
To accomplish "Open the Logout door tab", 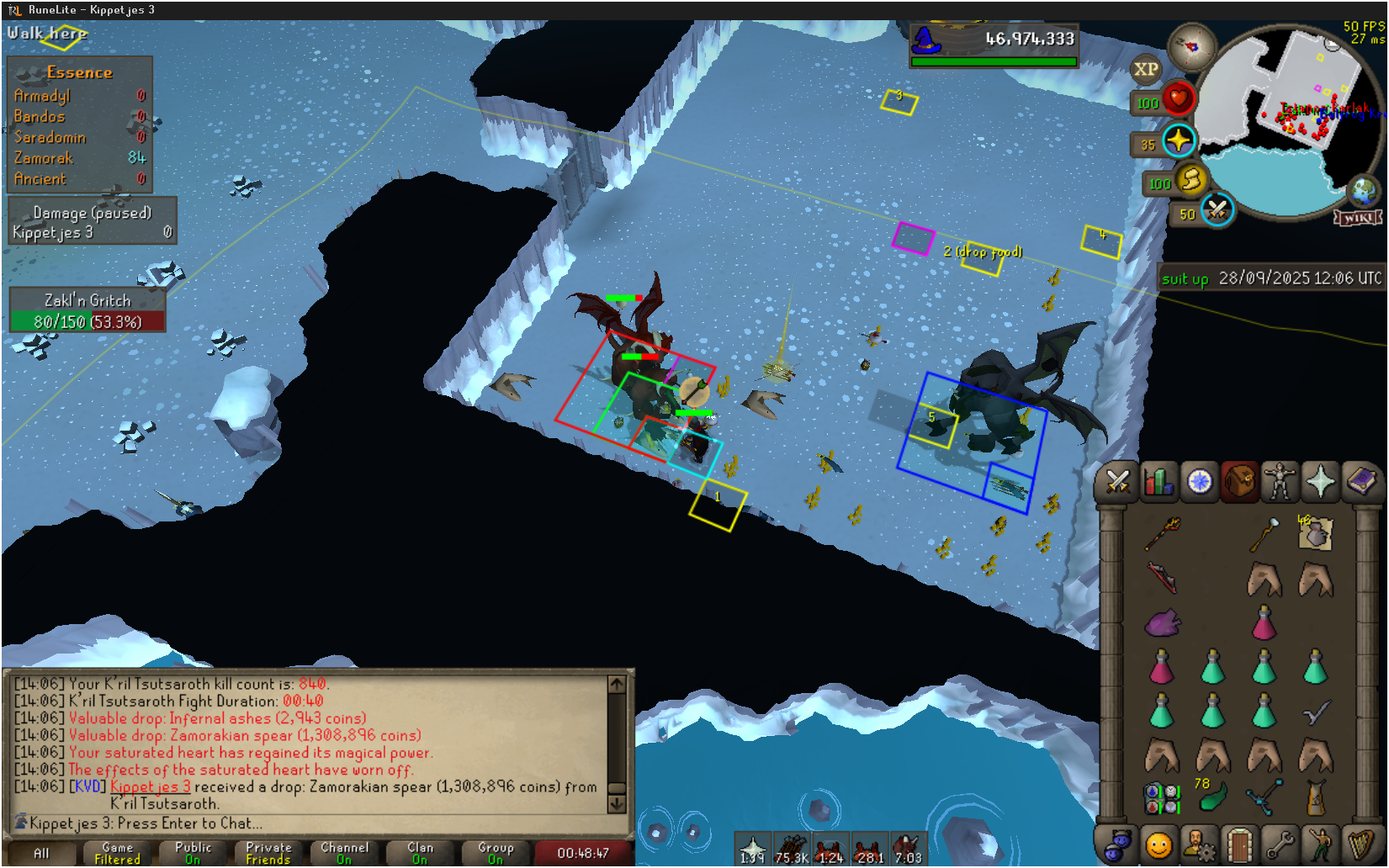I will click(x=1239, y=844).
